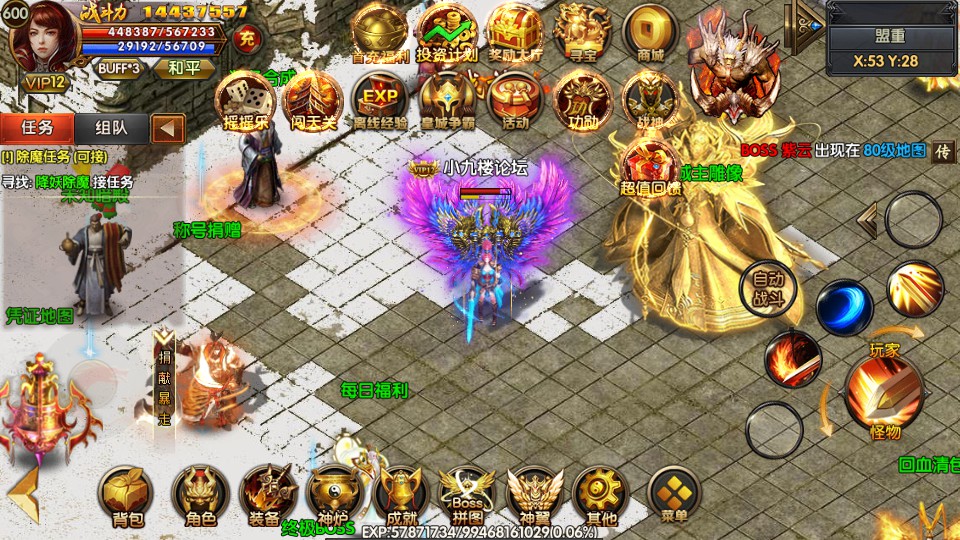
Task: Click the 充 recharge button
Action: (x=245, y=40)
